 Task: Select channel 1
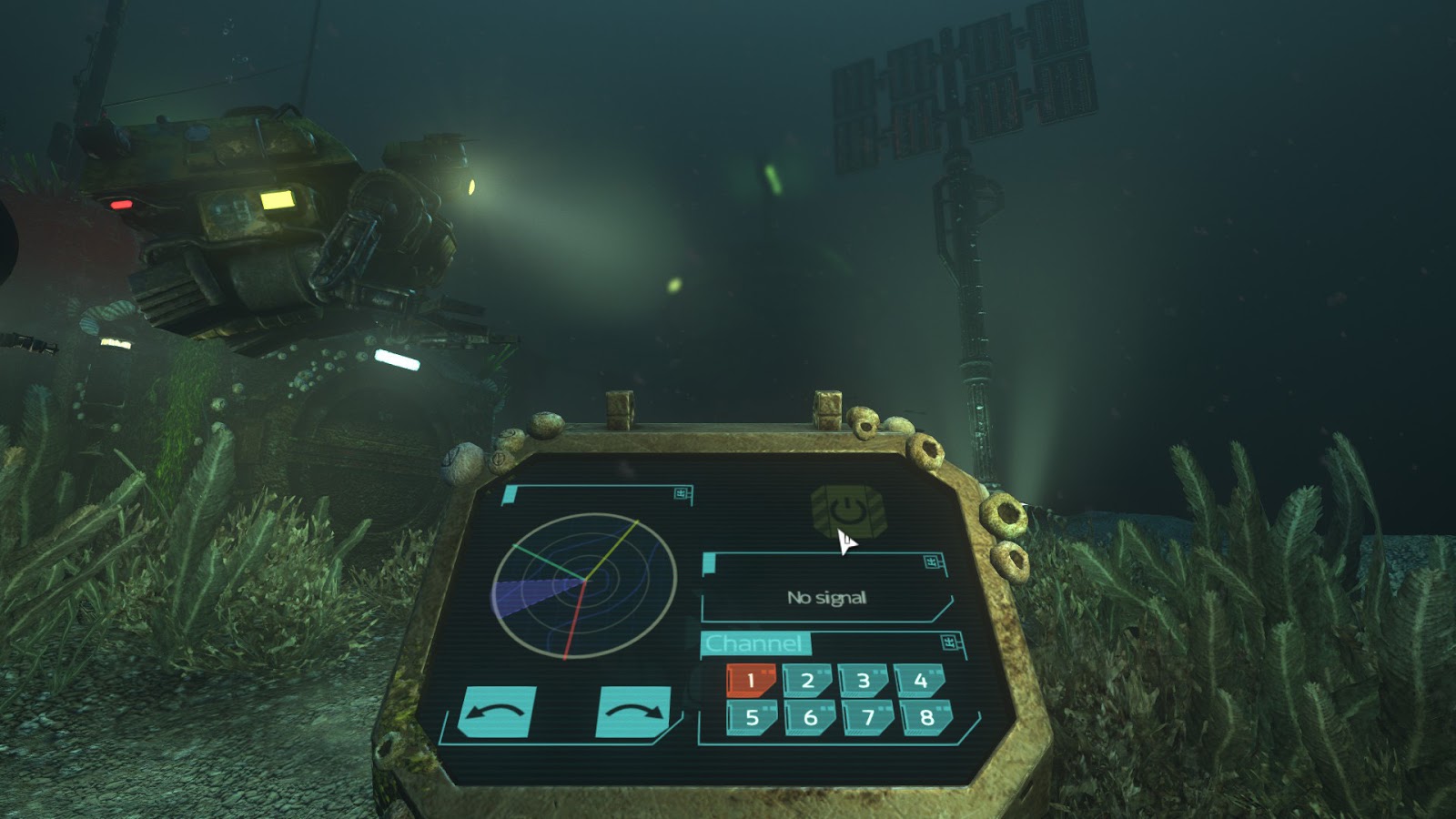tap(751, 680)
